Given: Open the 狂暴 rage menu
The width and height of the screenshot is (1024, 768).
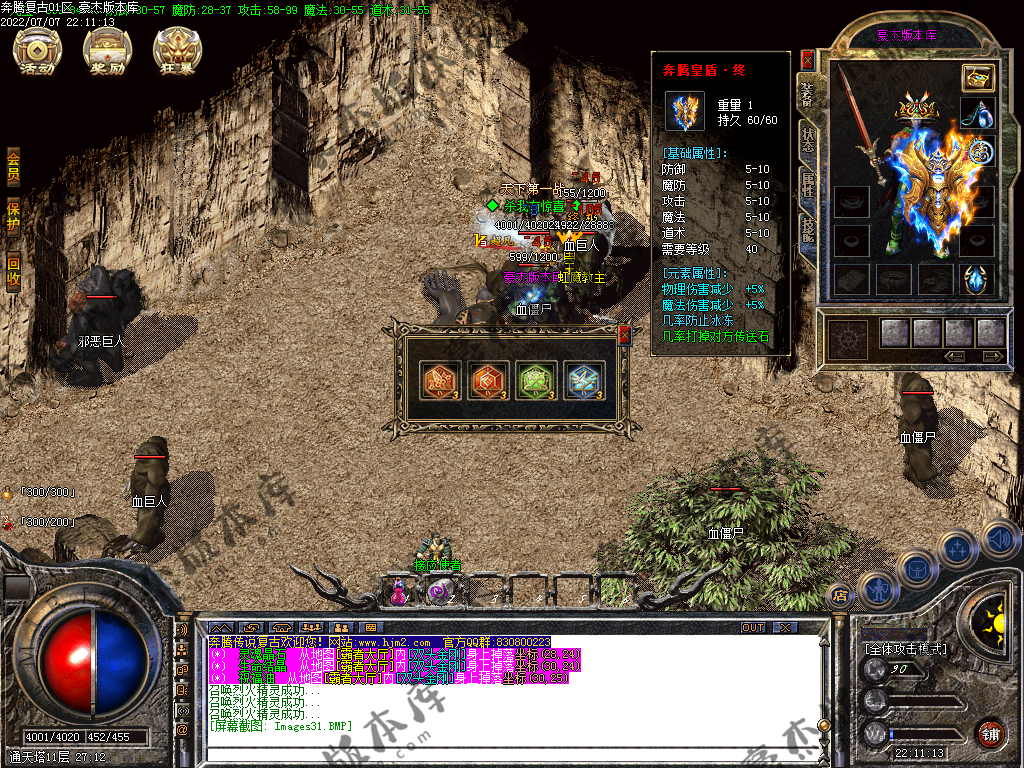Looking at the screenshot, I should 177,50.
